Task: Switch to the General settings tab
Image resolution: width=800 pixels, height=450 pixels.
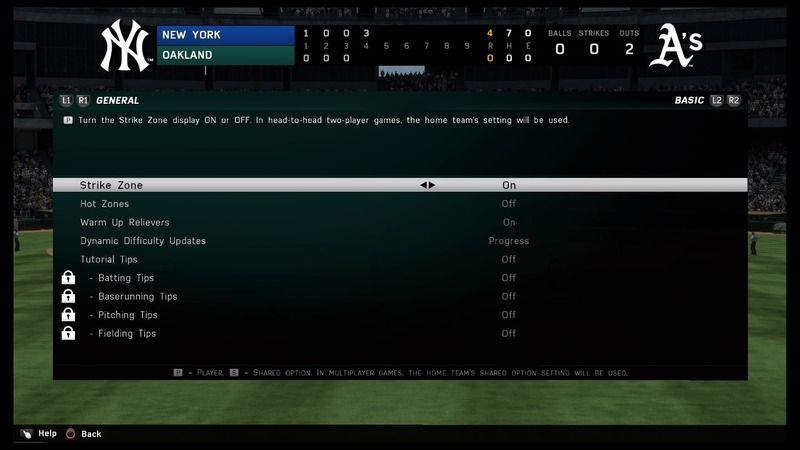Action: (118, 101)
